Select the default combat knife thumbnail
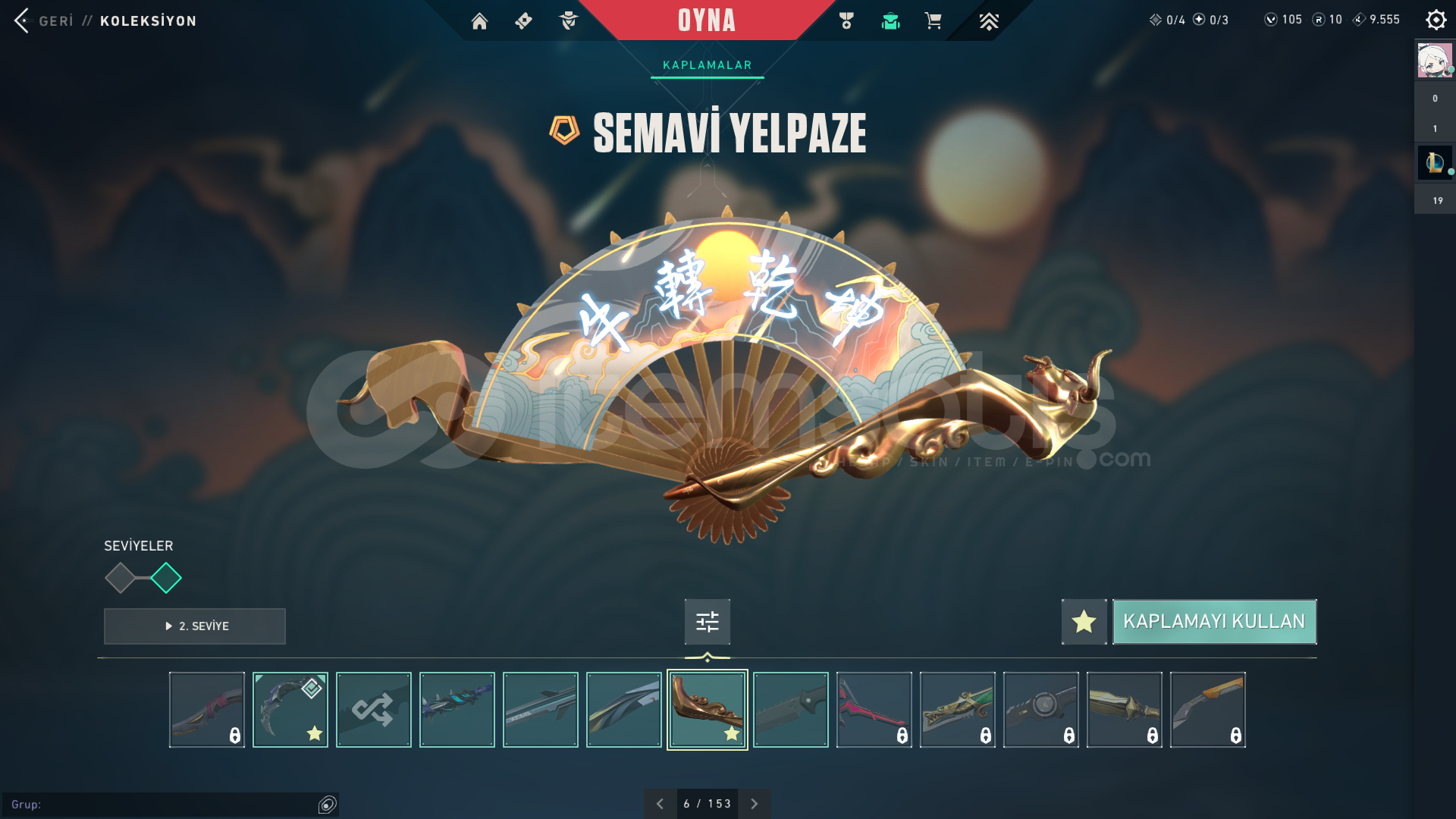Viewport: 1456px width, 819px height. click(x=790, y=710)
